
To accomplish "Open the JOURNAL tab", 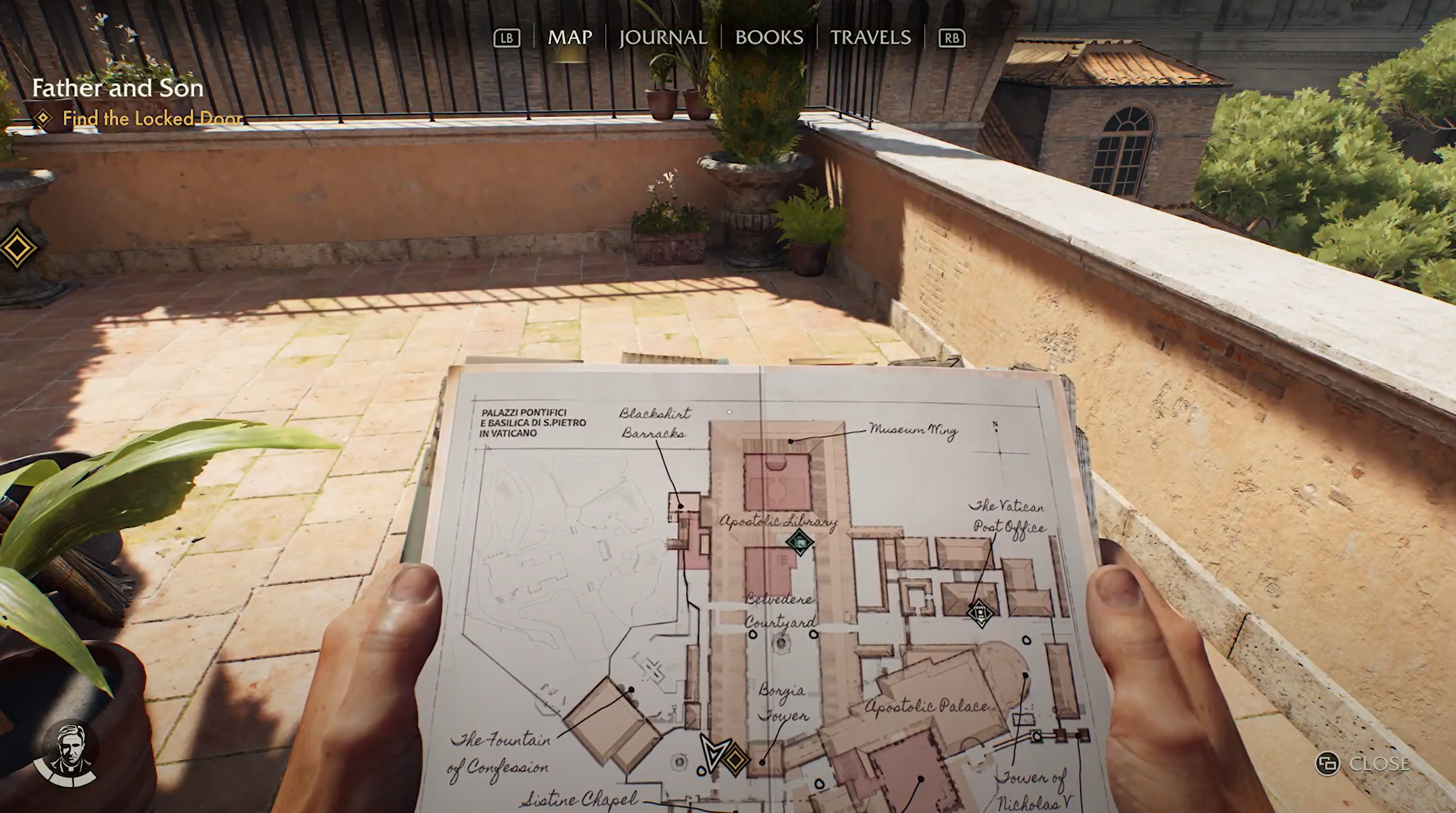I will [663, 38].
